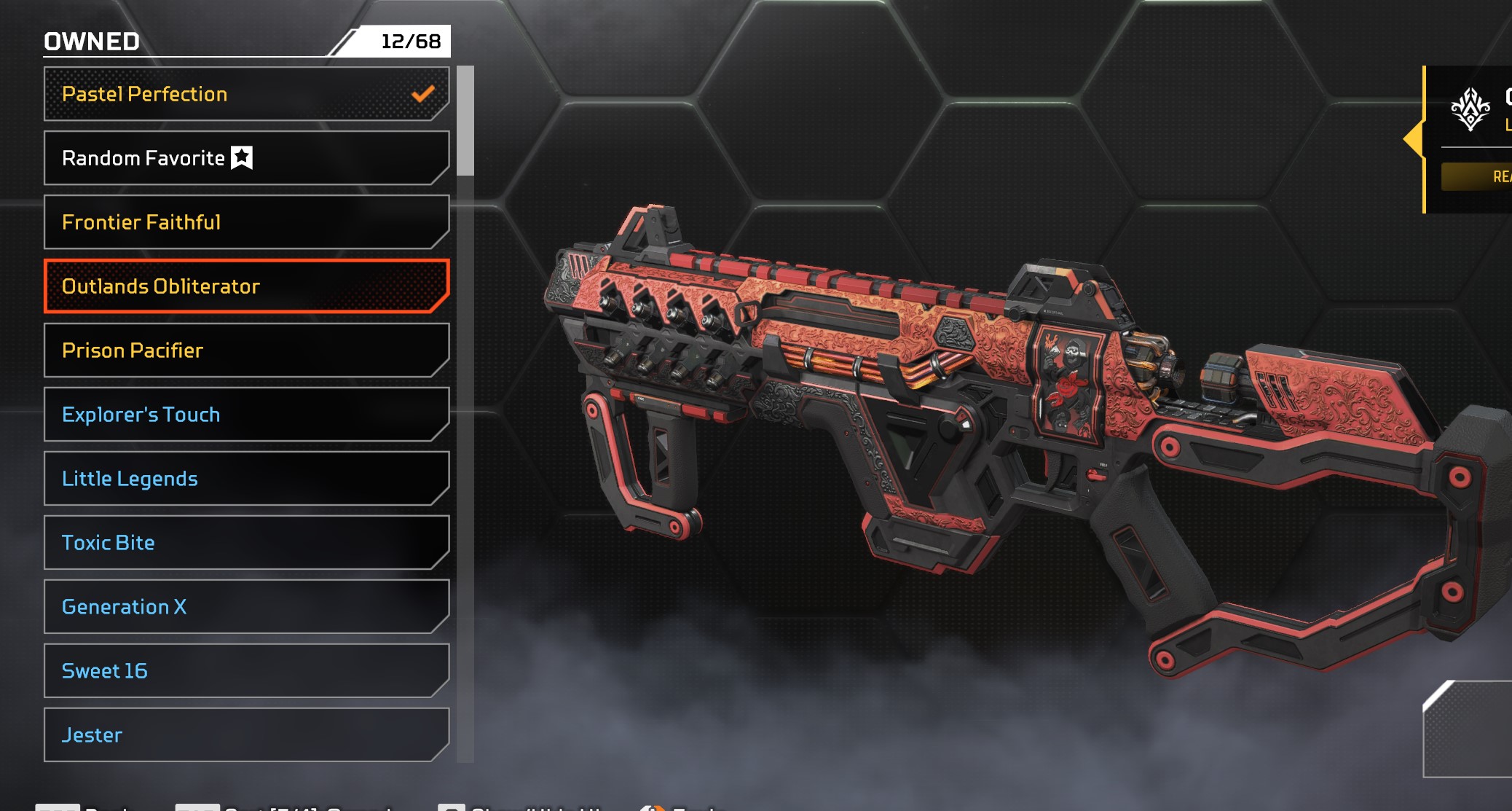Pick the Jester skin
The width and height of the screenshot is (1512, 811).
pyautogui.click(x=246, y=735)
